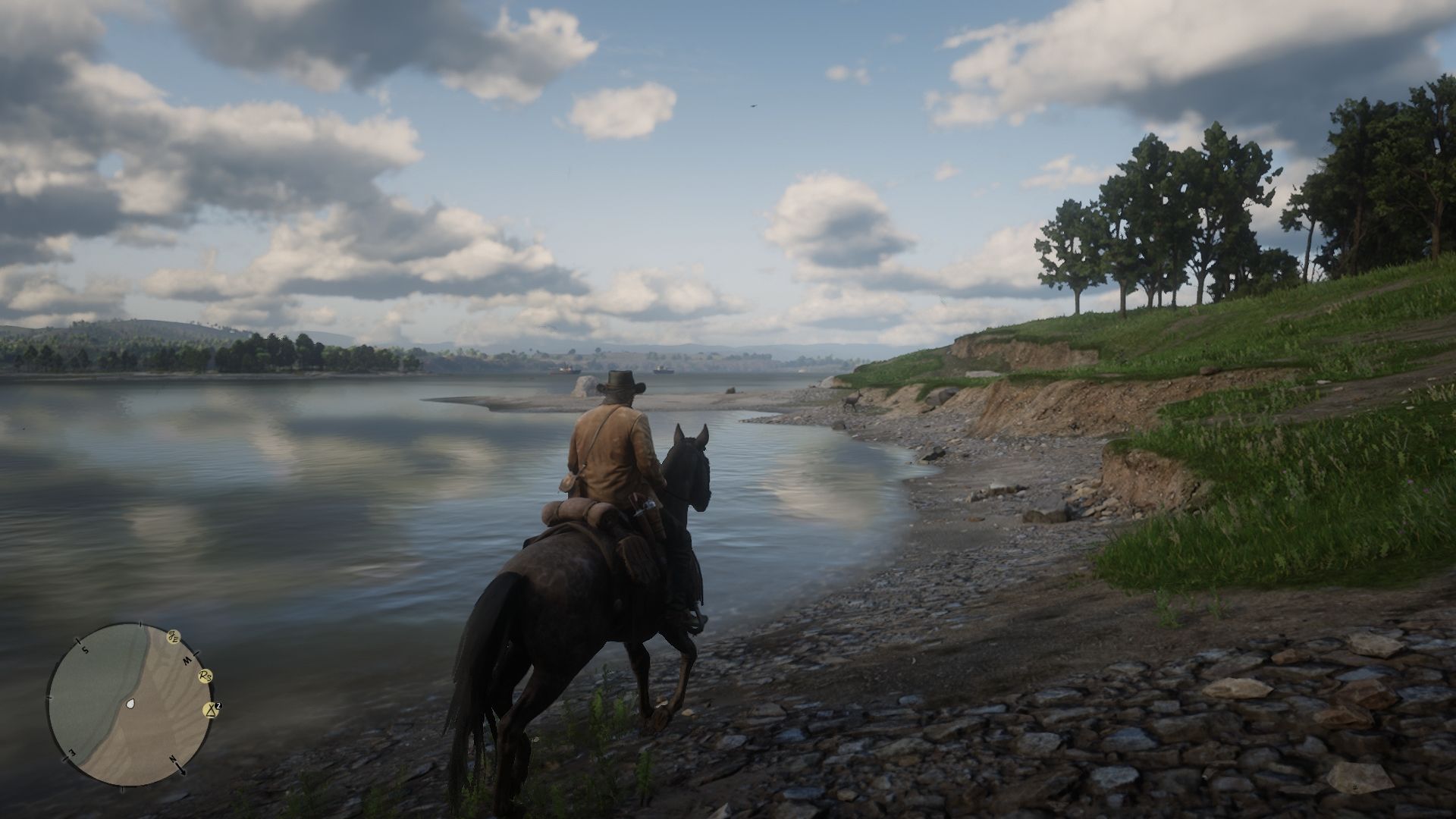
Task: Click the W compass letter on the minimap rim
Action: pyautogui.click(x=187, y=660)
